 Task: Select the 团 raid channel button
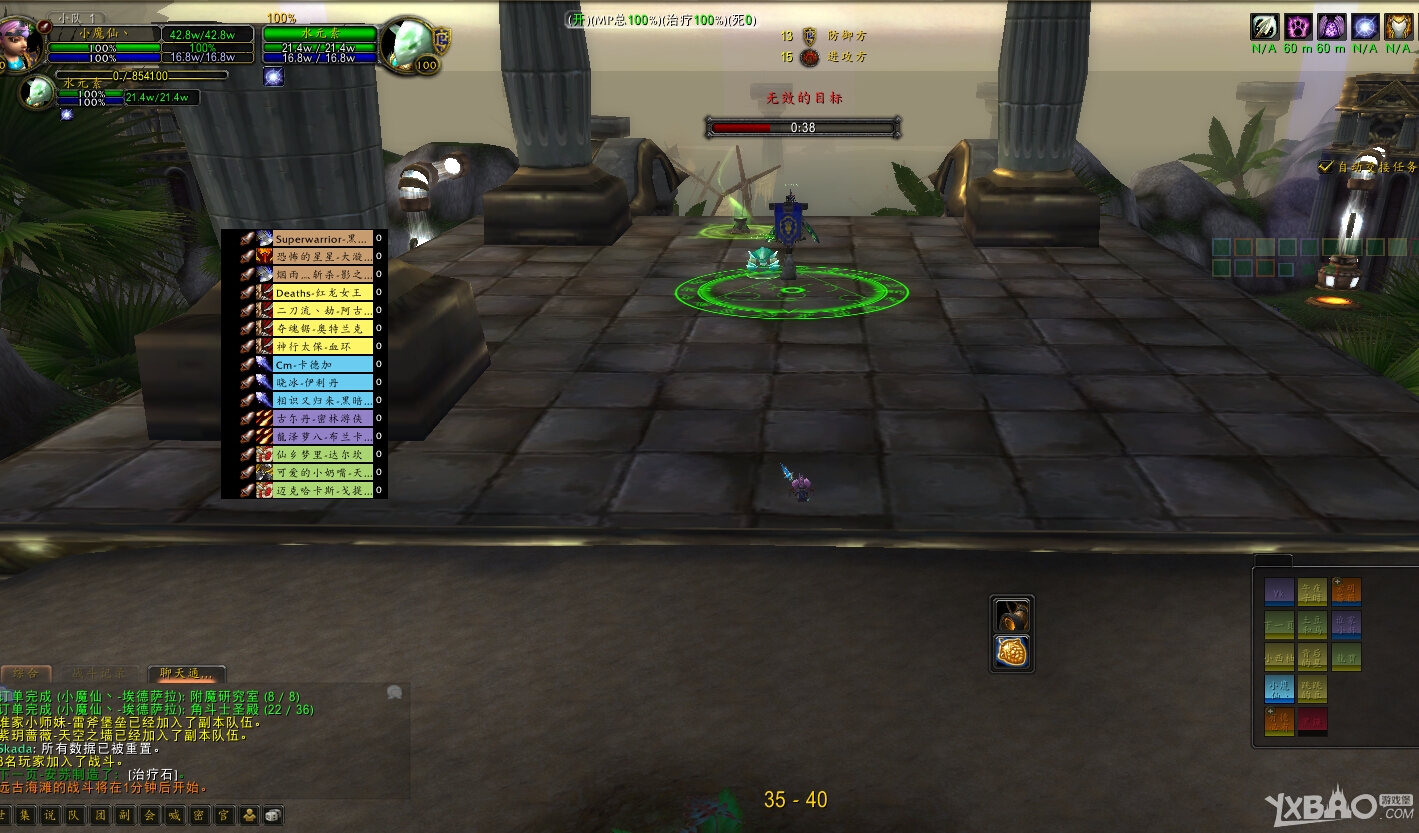click(99, 816)
